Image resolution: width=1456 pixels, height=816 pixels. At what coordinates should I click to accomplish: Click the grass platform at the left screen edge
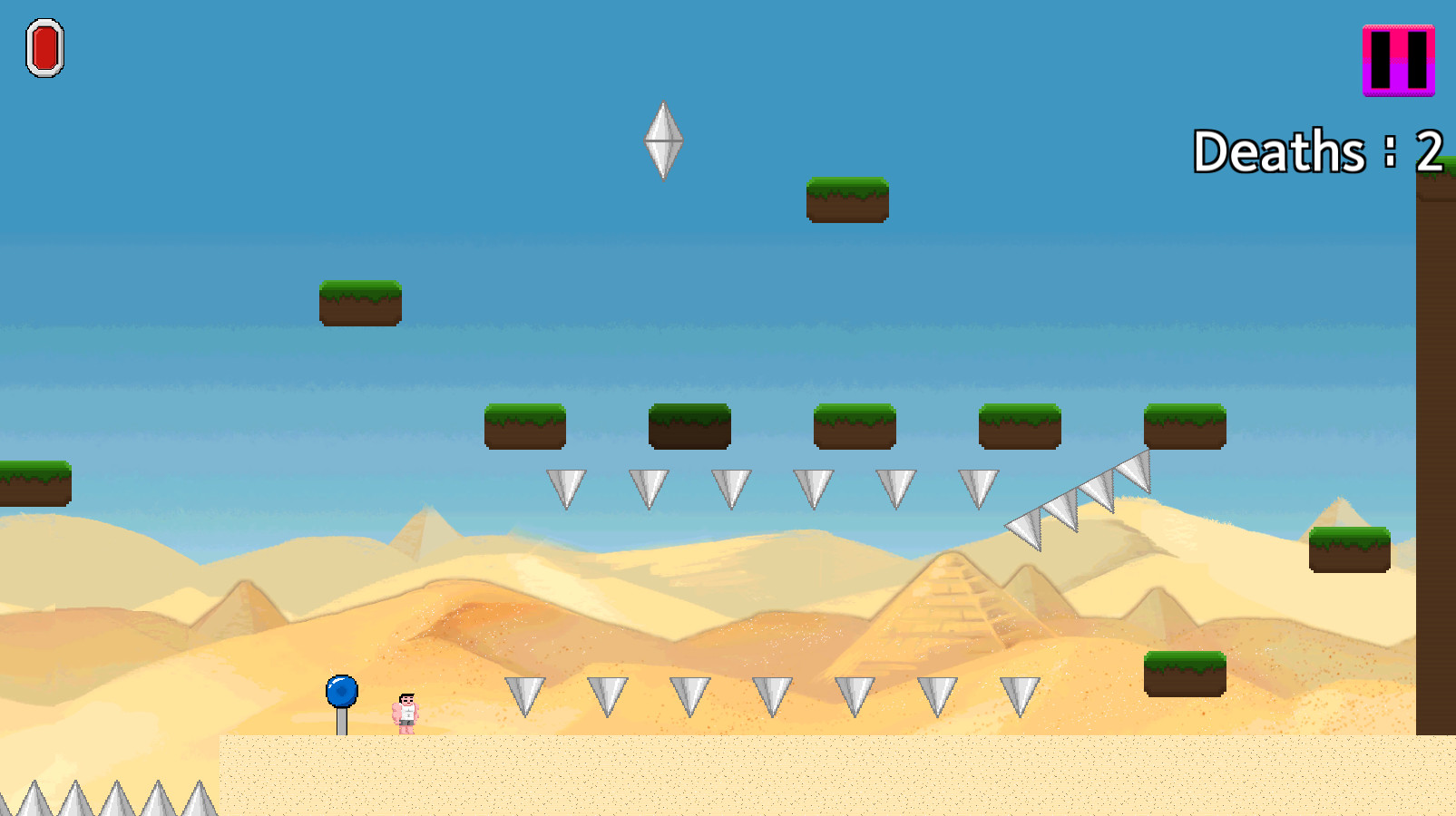coord(34,481)
